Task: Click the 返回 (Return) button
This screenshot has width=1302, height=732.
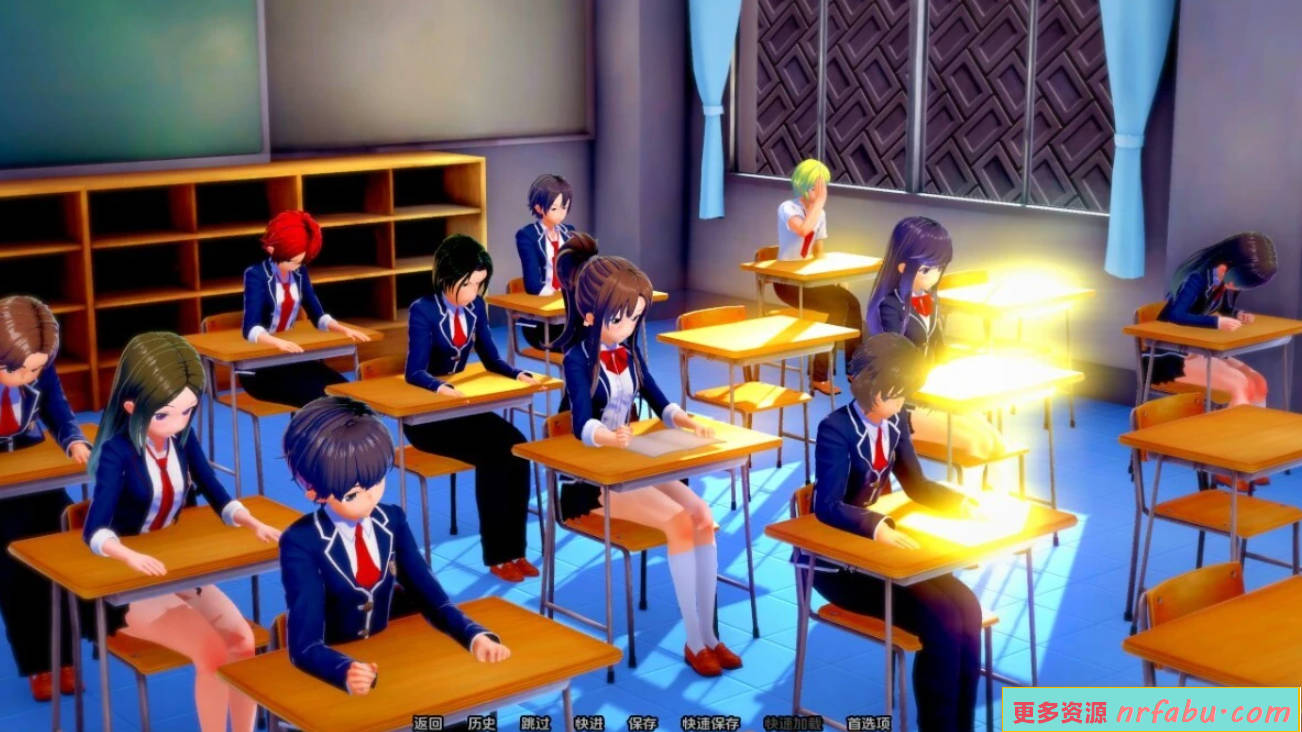Action: pyautogui.click(x=428, y=720)
